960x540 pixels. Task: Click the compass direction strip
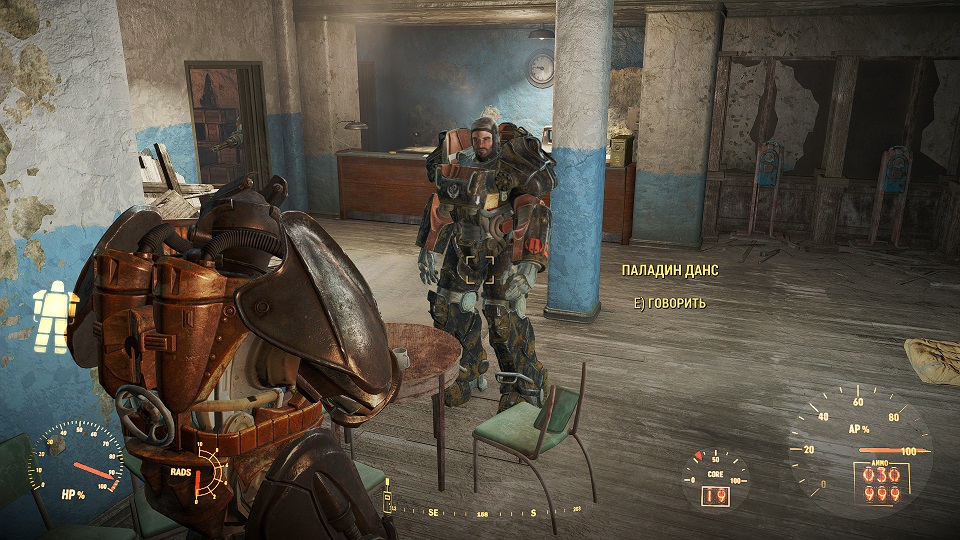[484, 511]
